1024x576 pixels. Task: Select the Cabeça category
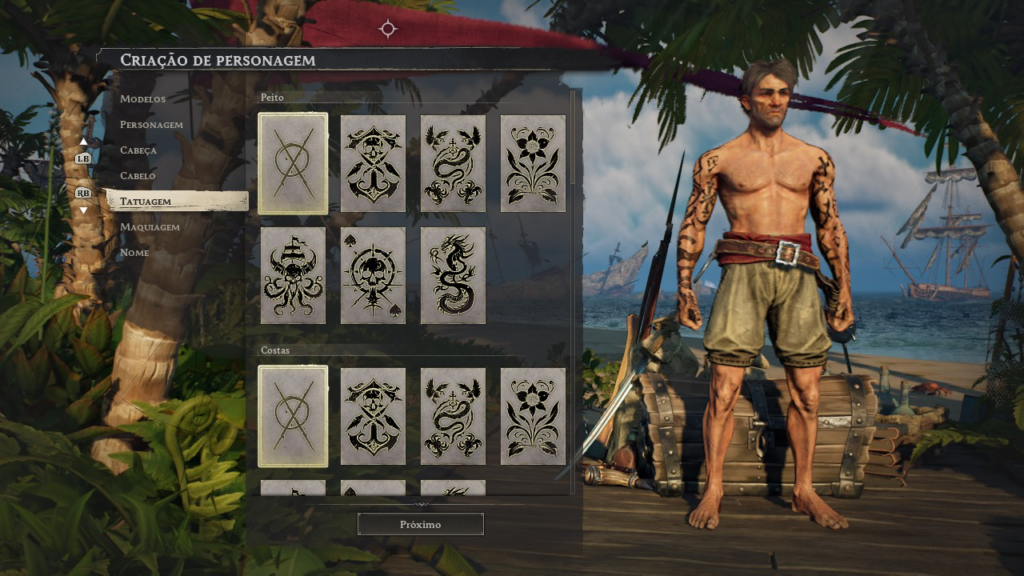(139, 150)
